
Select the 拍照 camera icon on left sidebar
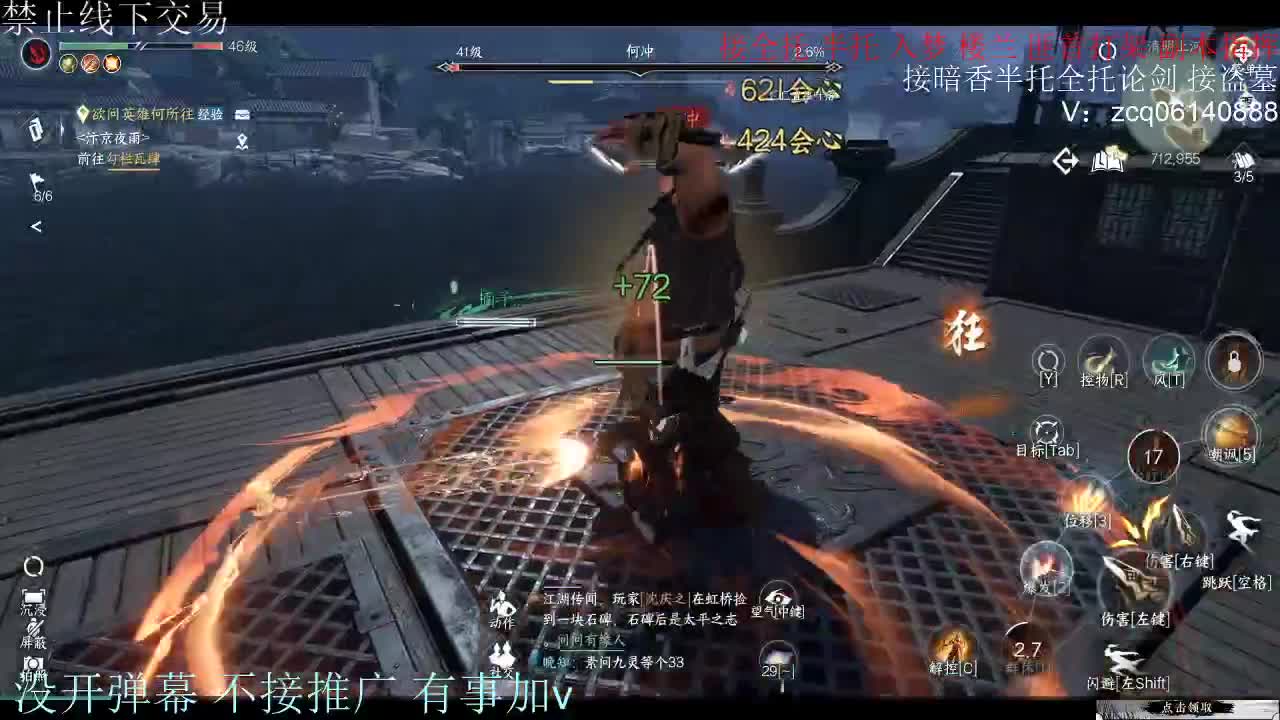point(32,665)
